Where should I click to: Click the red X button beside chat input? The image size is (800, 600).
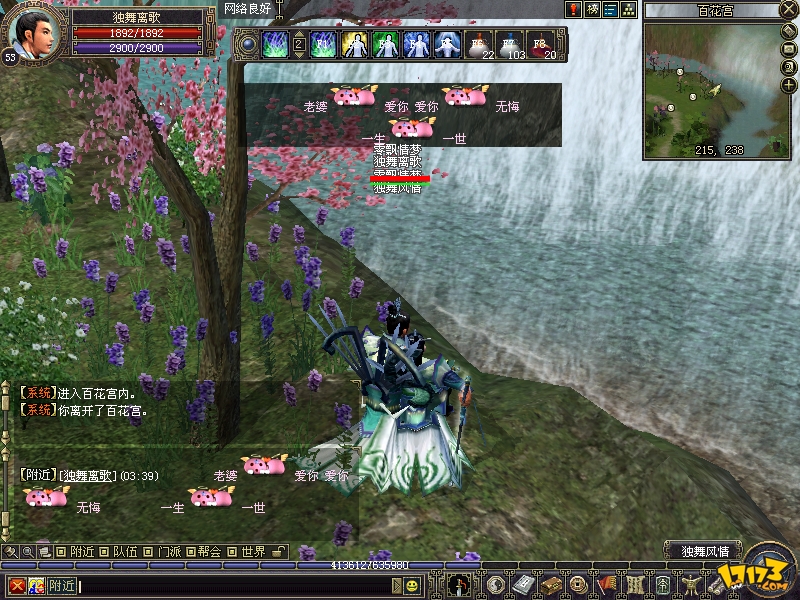click(16, 586)
